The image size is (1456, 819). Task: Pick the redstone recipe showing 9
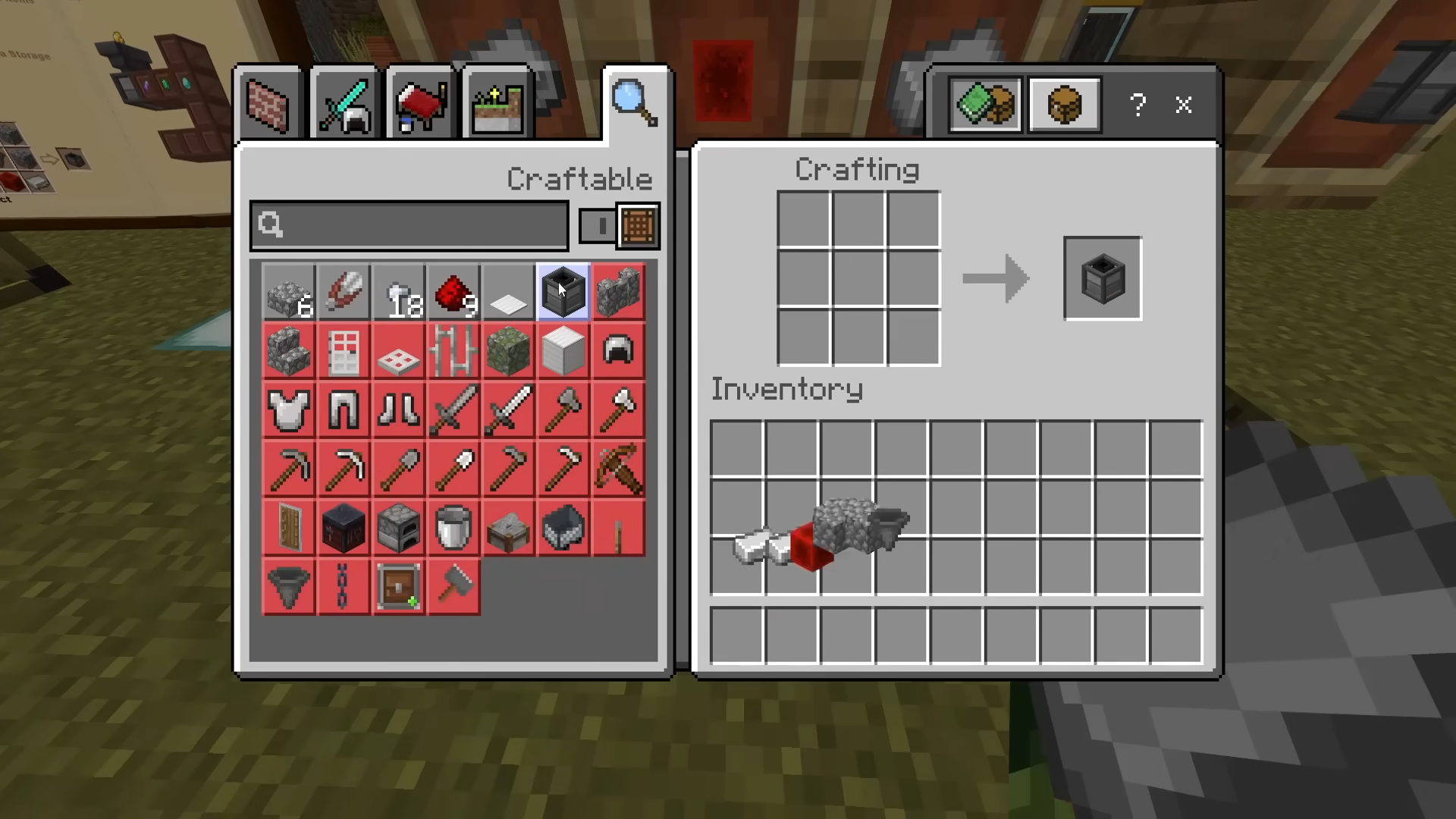coord(453,292)
